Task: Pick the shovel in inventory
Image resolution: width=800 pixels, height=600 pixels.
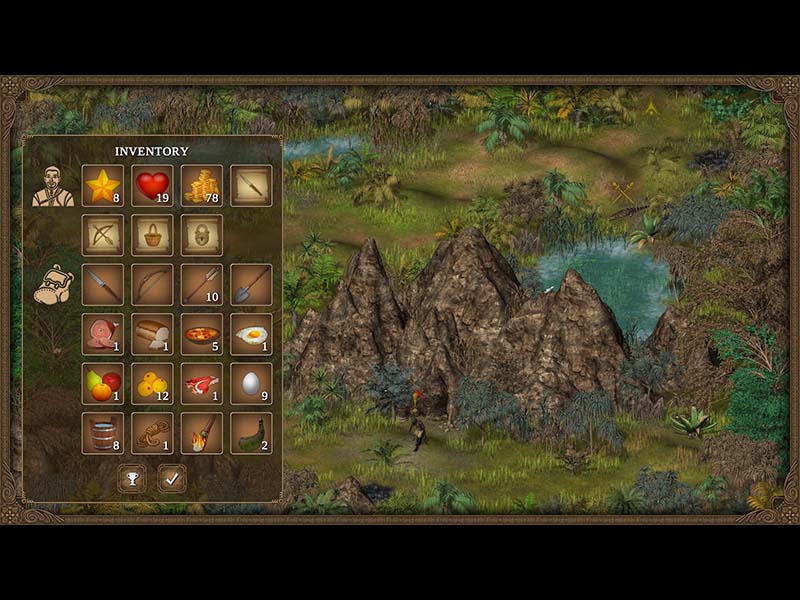Action: 251,284
